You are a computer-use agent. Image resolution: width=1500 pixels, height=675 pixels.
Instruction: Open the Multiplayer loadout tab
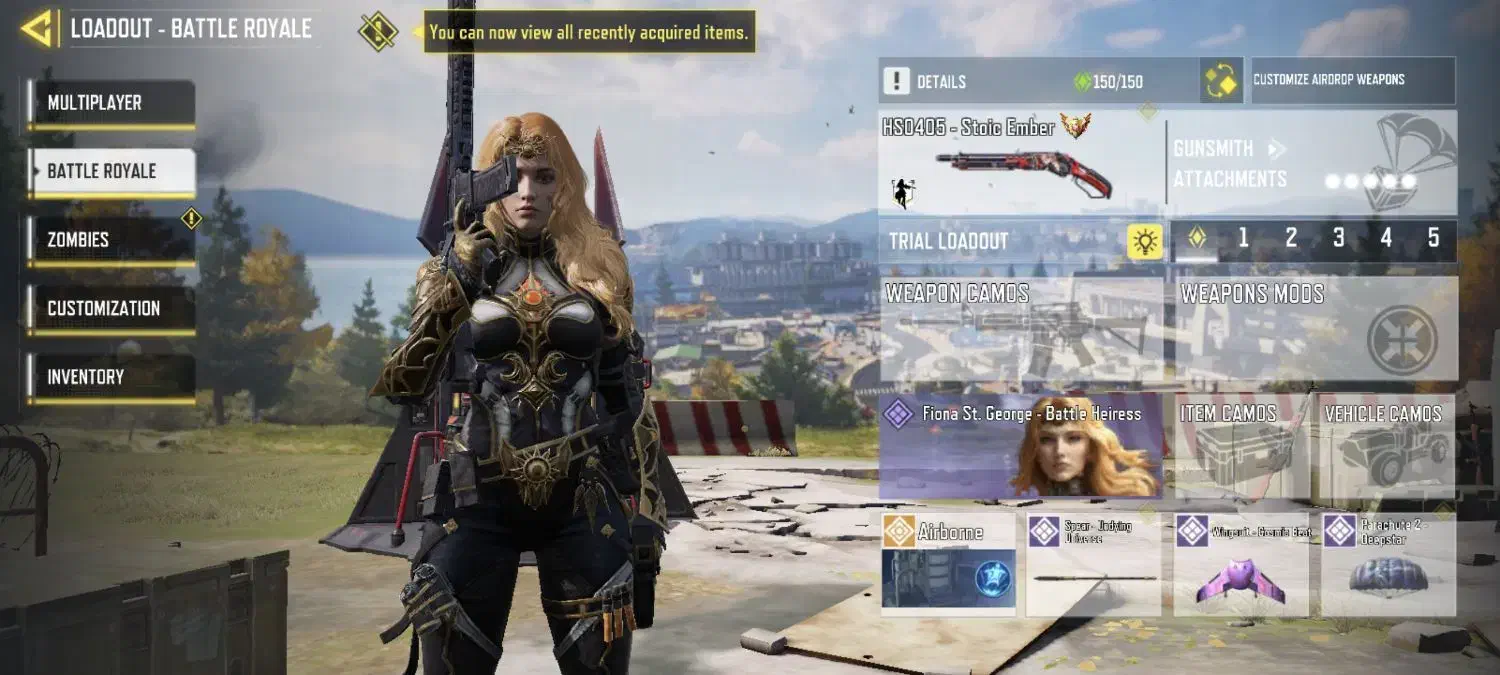[x=111, y=103]
